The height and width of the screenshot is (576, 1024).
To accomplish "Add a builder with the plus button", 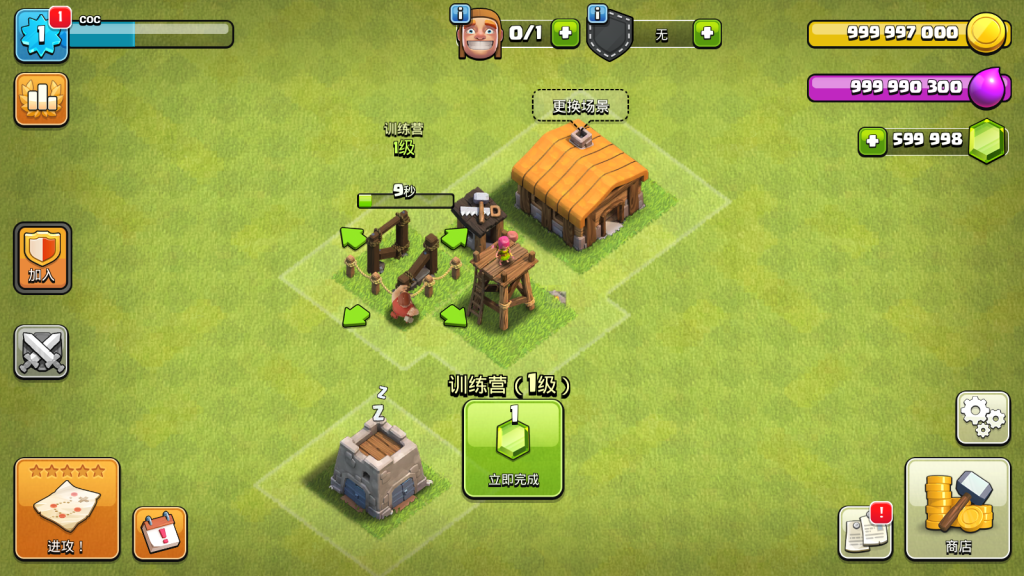I will [x=565, y=33].
